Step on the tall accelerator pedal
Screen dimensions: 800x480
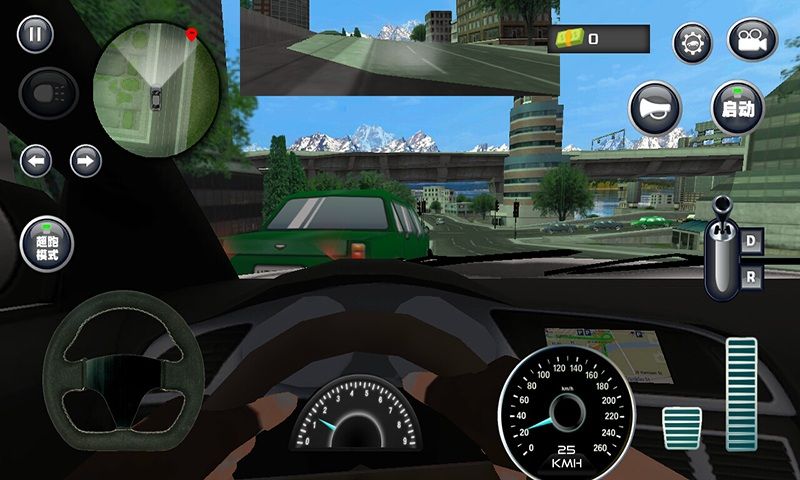tap(741, 392)
